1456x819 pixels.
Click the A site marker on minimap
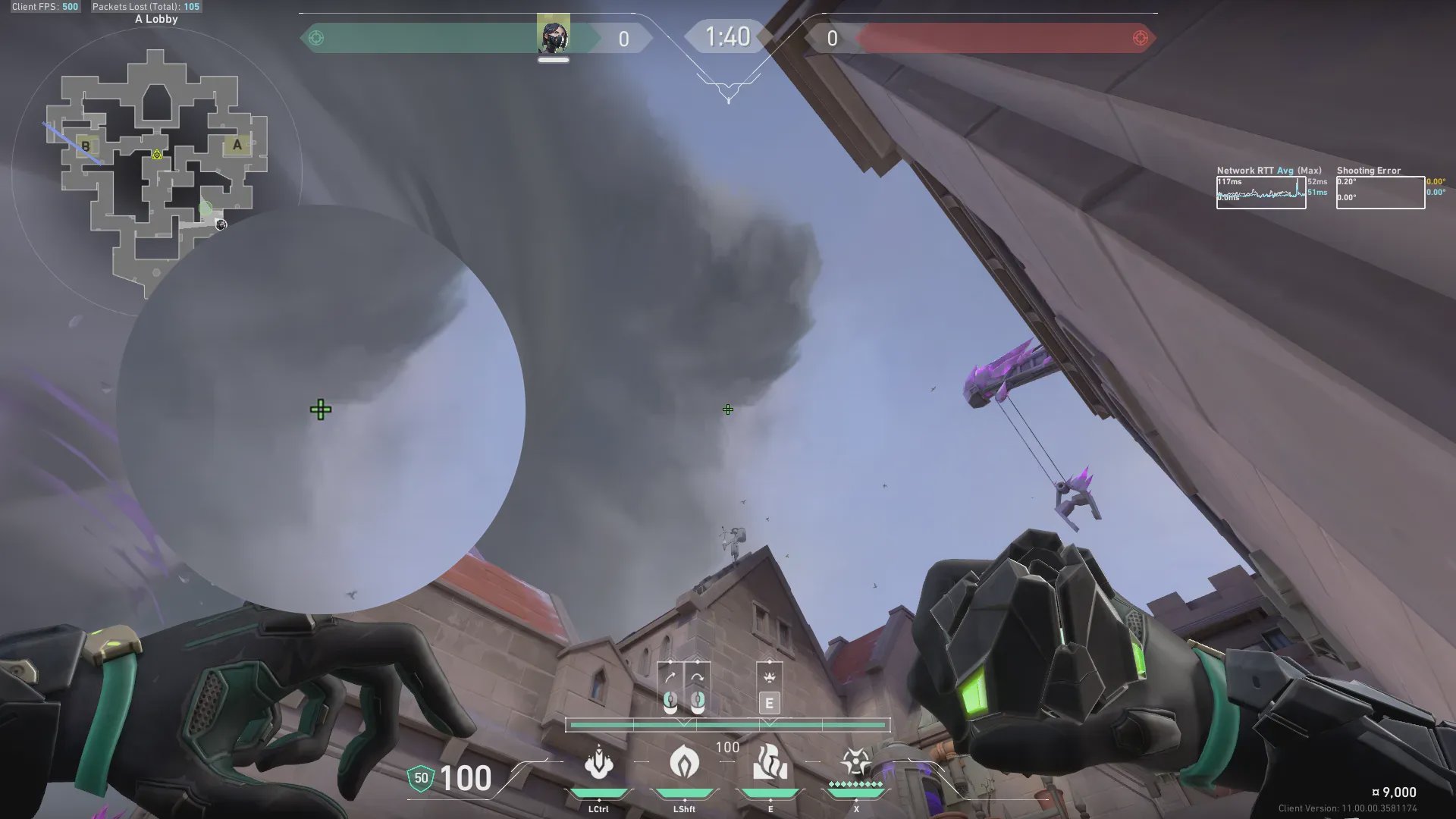click(237, 145)
